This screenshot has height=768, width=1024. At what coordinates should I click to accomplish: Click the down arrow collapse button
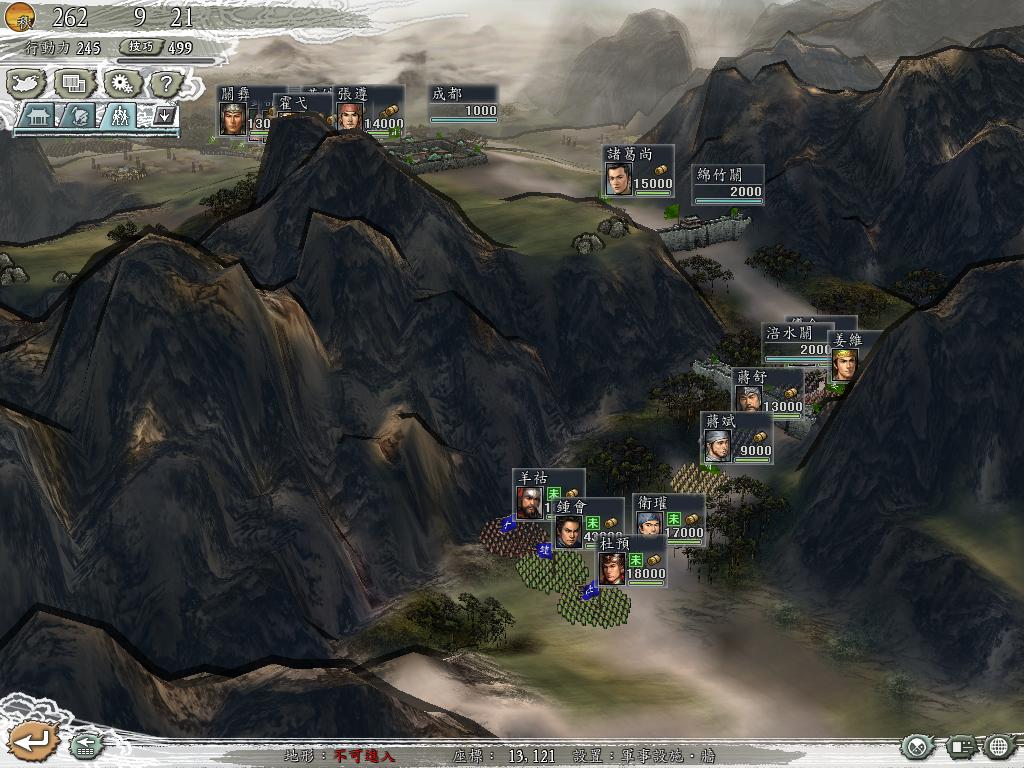coord(164,115)
